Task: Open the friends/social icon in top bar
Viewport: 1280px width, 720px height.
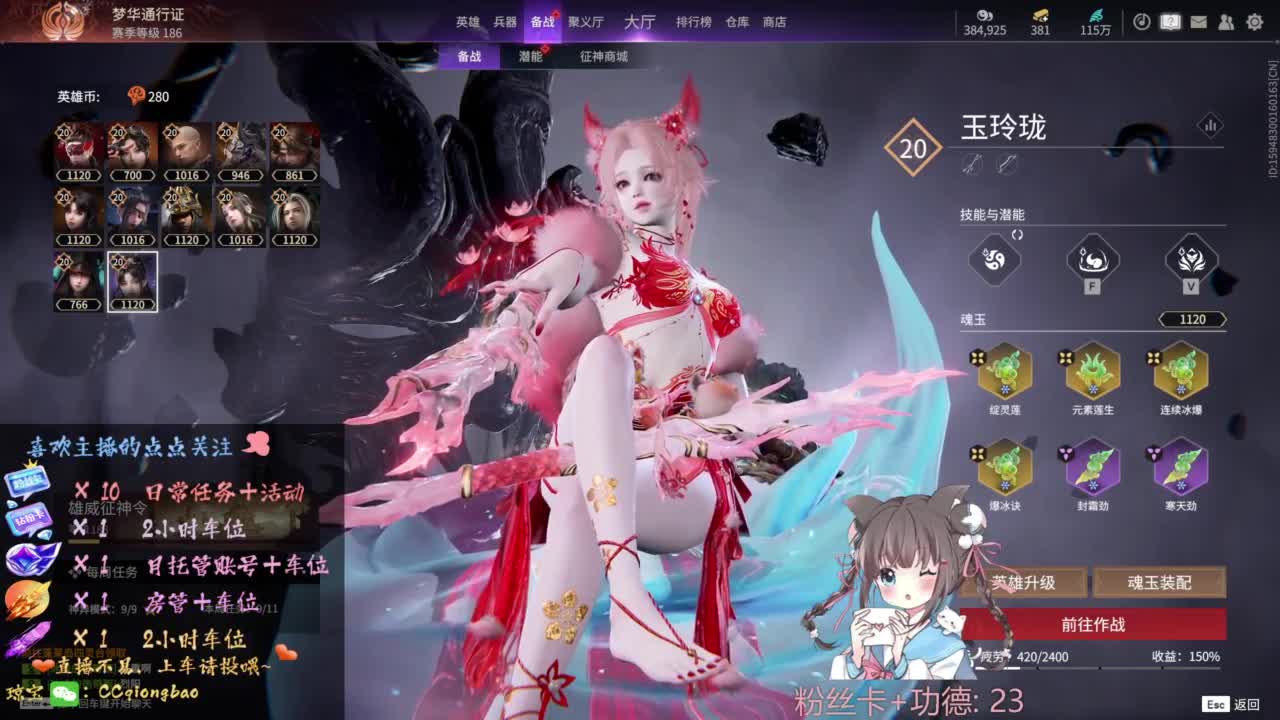Action: (1227, 21)
